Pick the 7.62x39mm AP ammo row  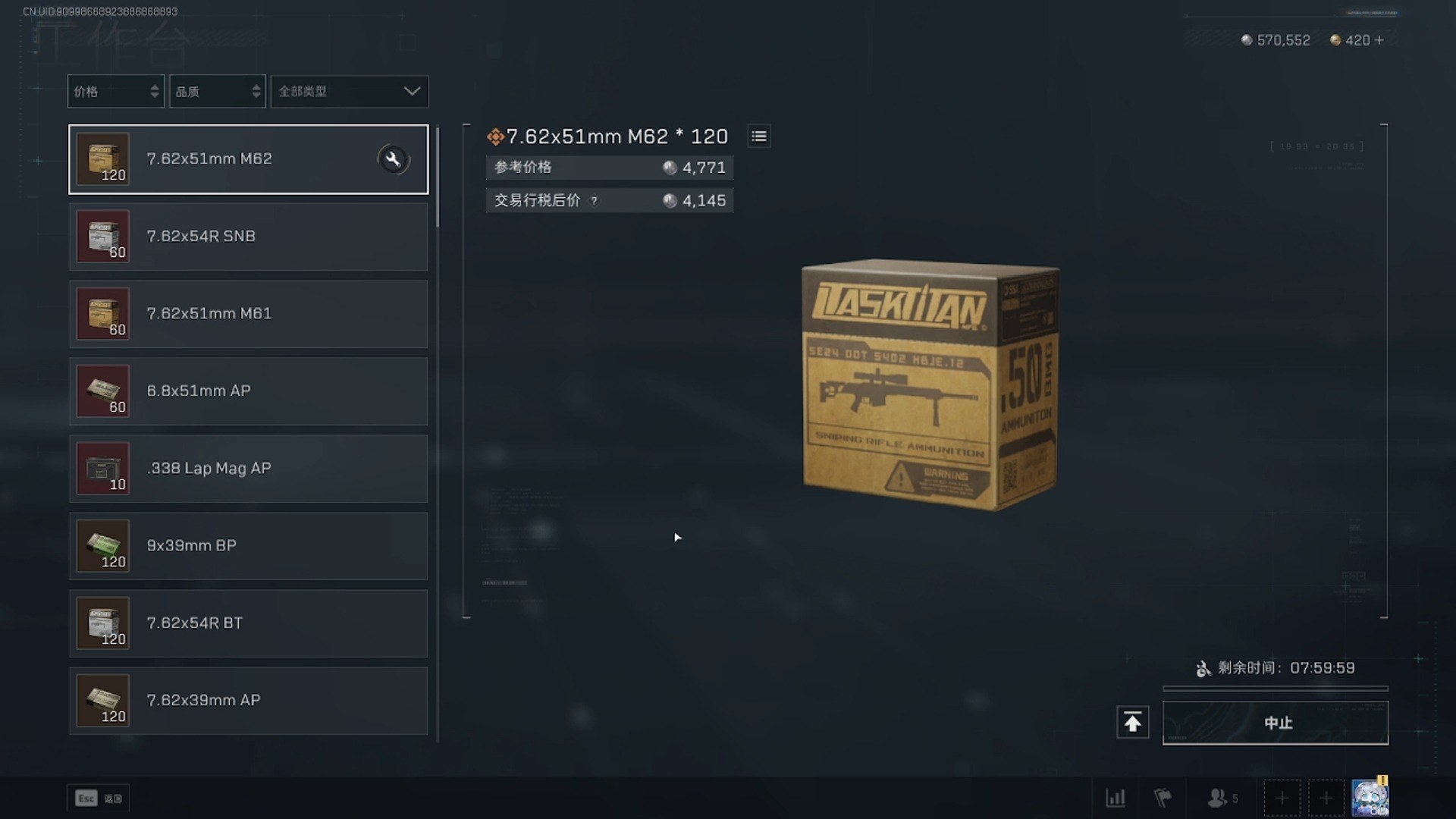click(x=248, y=701)
